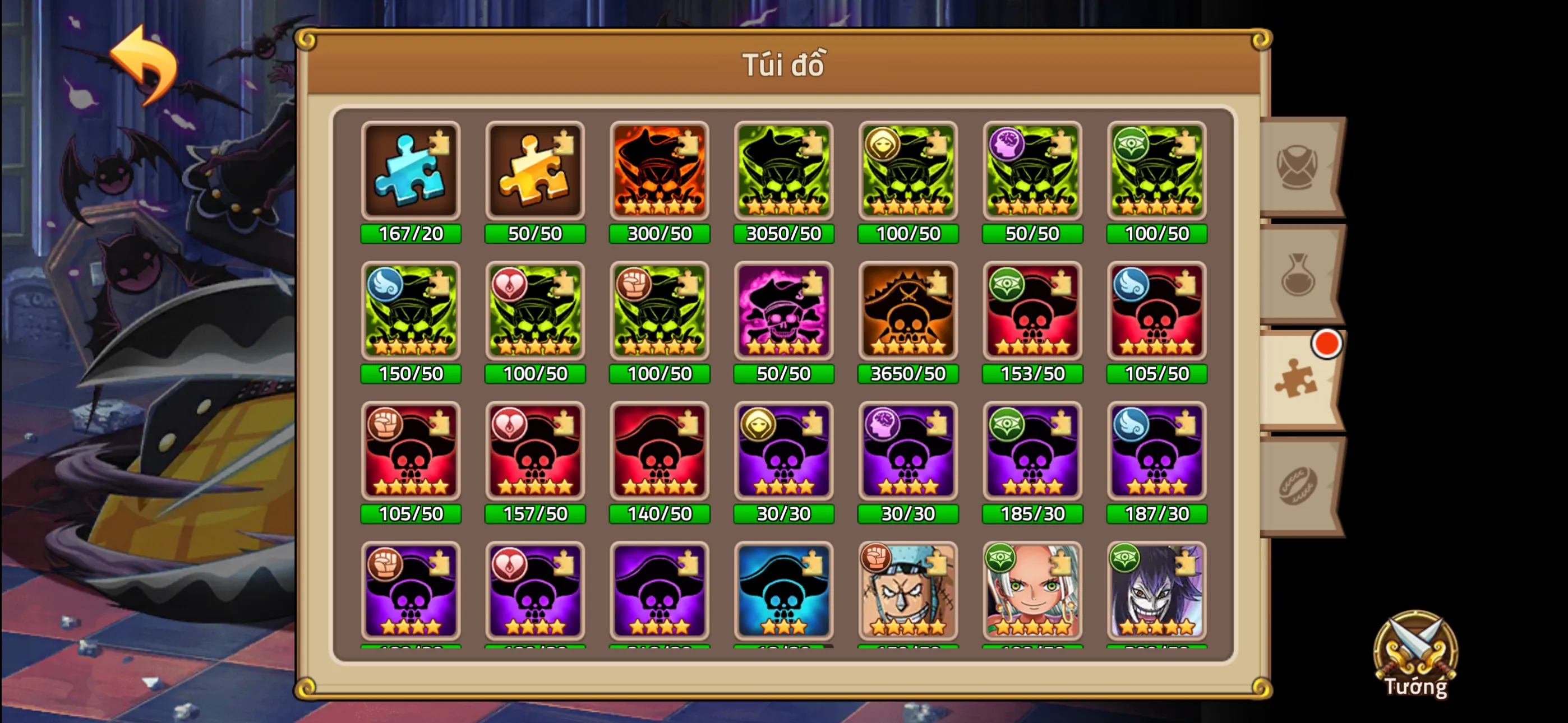Select the brown fragment with 3650/50
Image resolution: width=1568 pixels, height=723 pixels.
[x=907, y=312]
